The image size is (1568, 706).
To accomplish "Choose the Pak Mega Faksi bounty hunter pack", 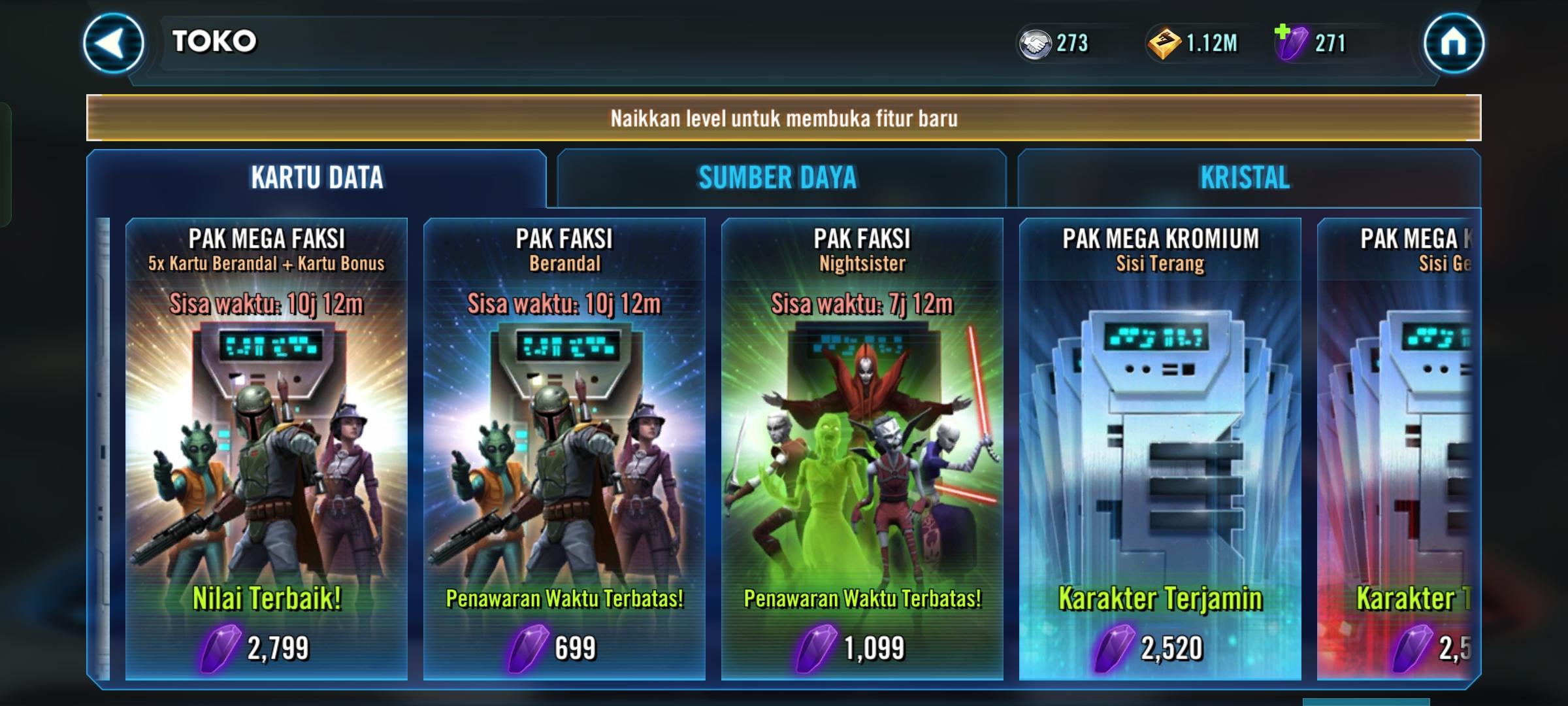I will pos(267,448).
